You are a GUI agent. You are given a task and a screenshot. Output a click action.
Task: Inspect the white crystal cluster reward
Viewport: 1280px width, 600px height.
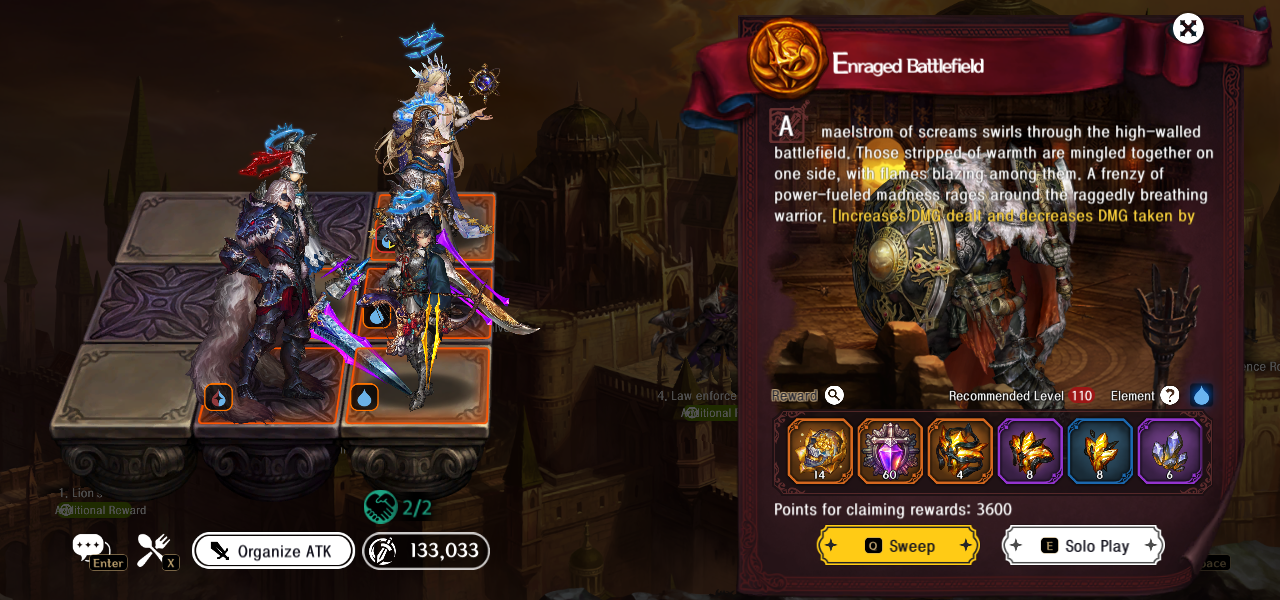(1170, 451)
